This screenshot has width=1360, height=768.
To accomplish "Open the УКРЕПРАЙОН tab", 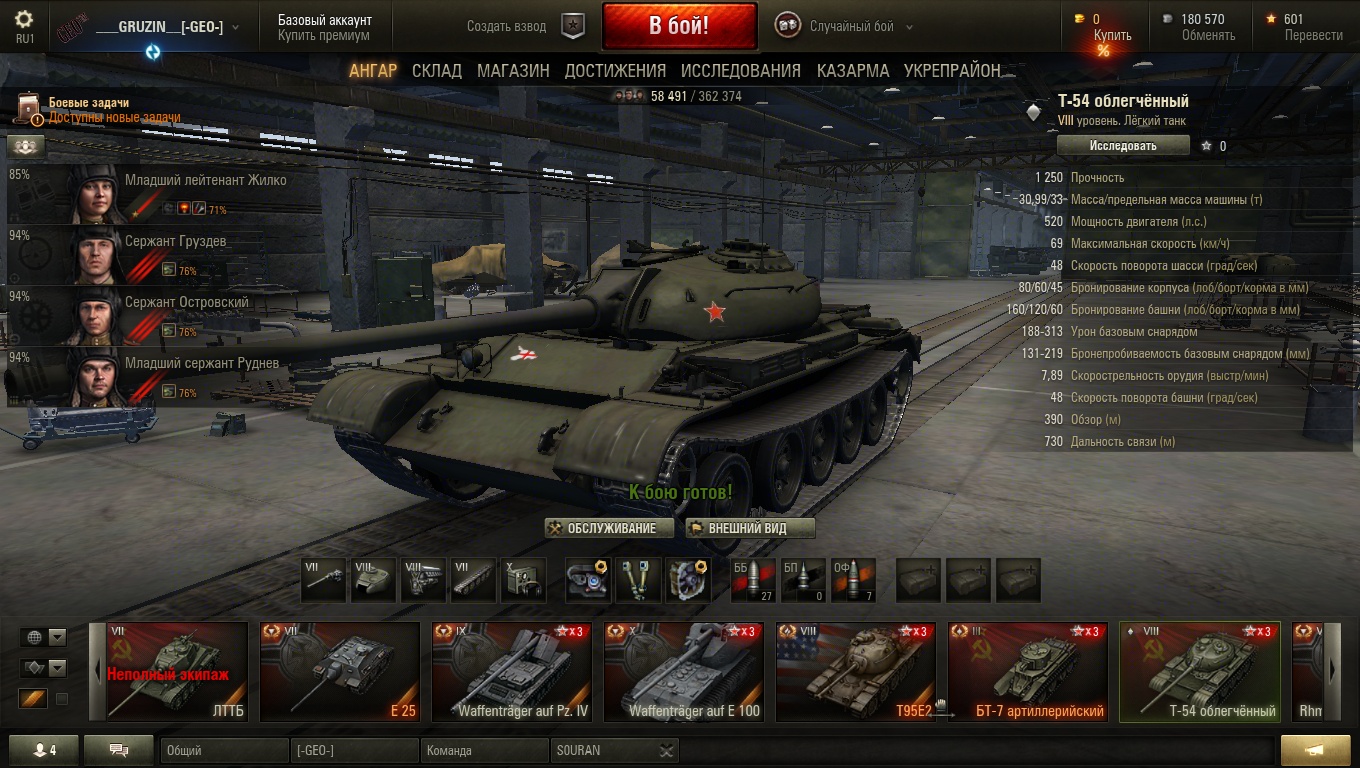I will [x=952, y=71].
